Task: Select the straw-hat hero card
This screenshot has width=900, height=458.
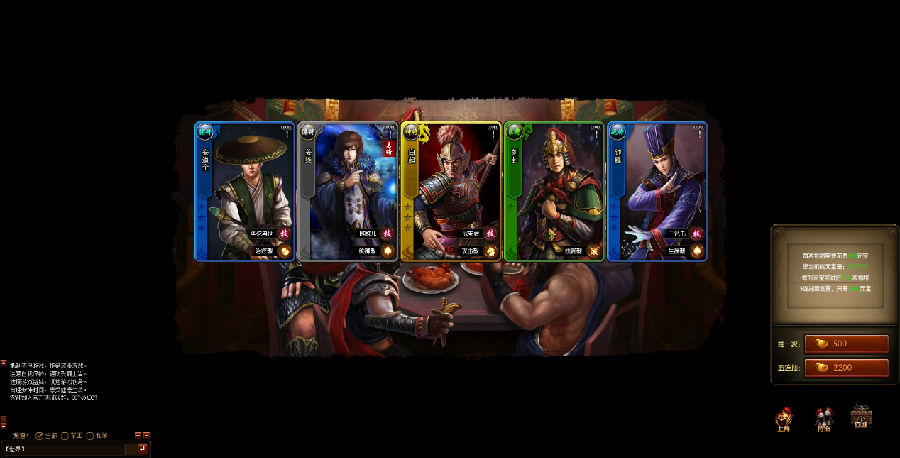Action: pyautogui.click(x=245, y=191)
